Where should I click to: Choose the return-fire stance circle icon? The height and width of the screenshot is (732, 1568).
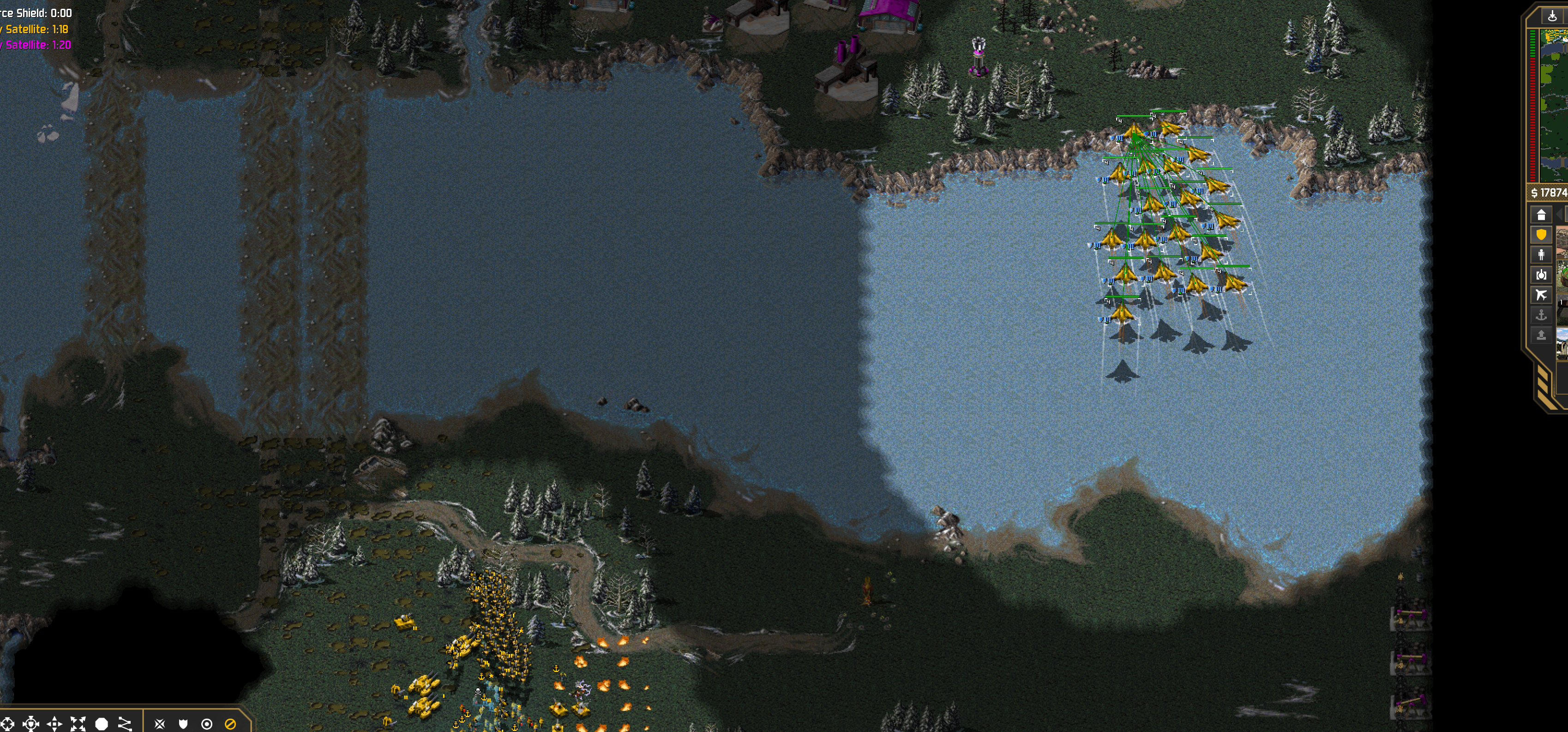[207, 724]
